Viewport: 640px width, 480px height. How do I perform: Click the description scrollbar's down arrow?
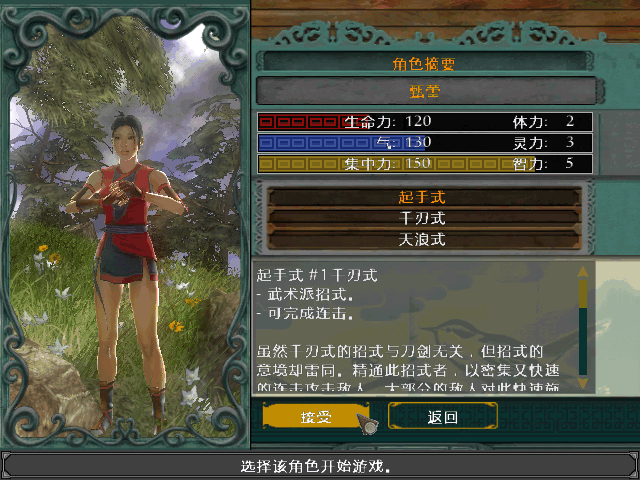point(583,384)
